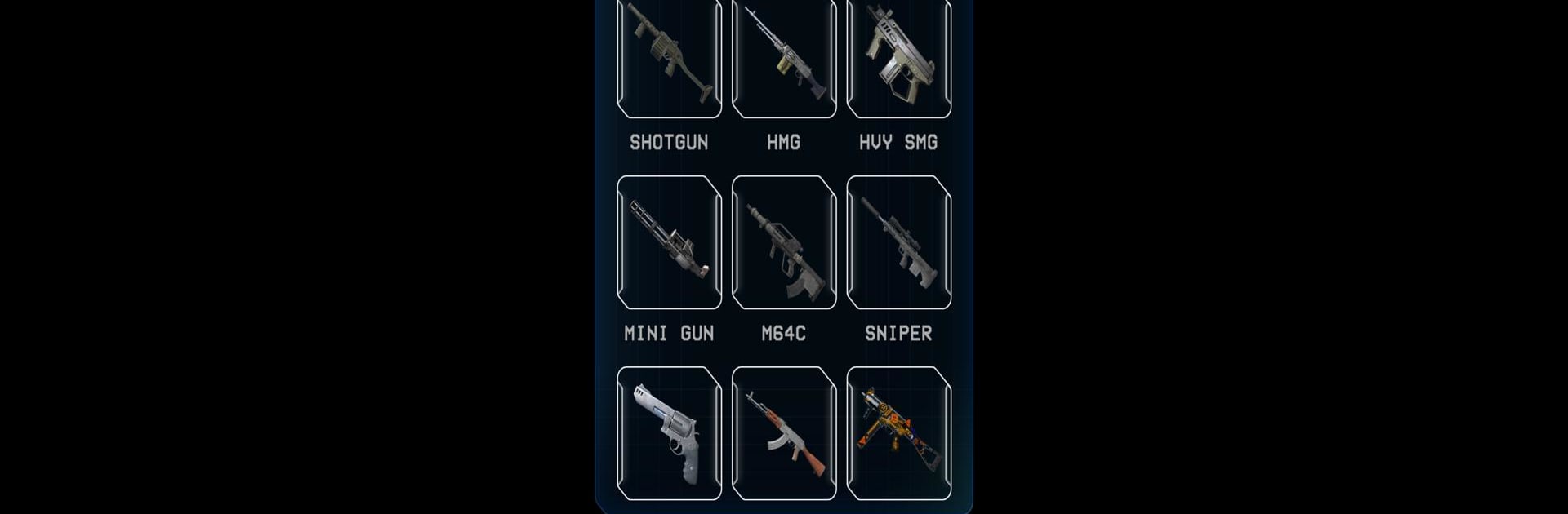
Task: Pick the HVY SMG weapon card
Action: pyautogui.click(x=898, y=57)
